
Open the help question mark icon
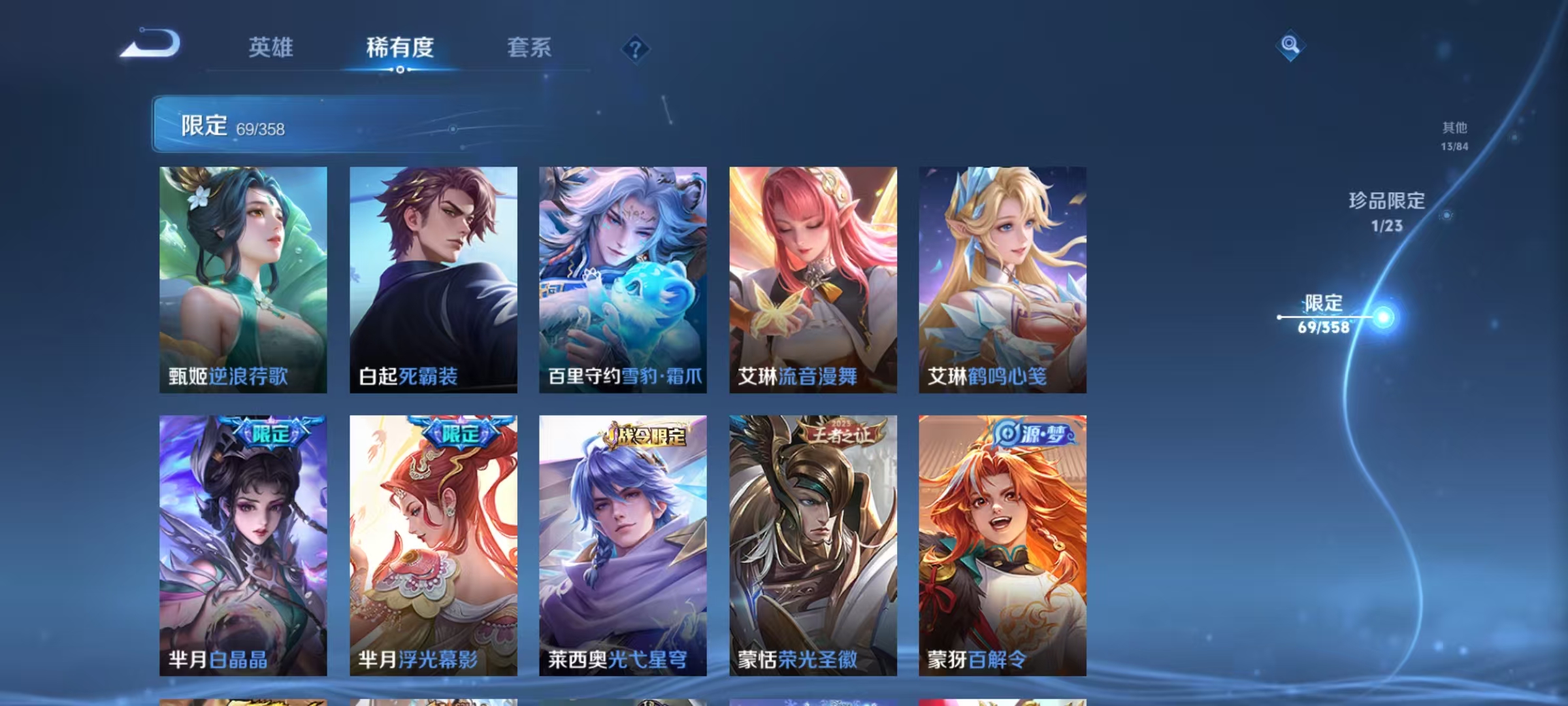tap(637, 47)
